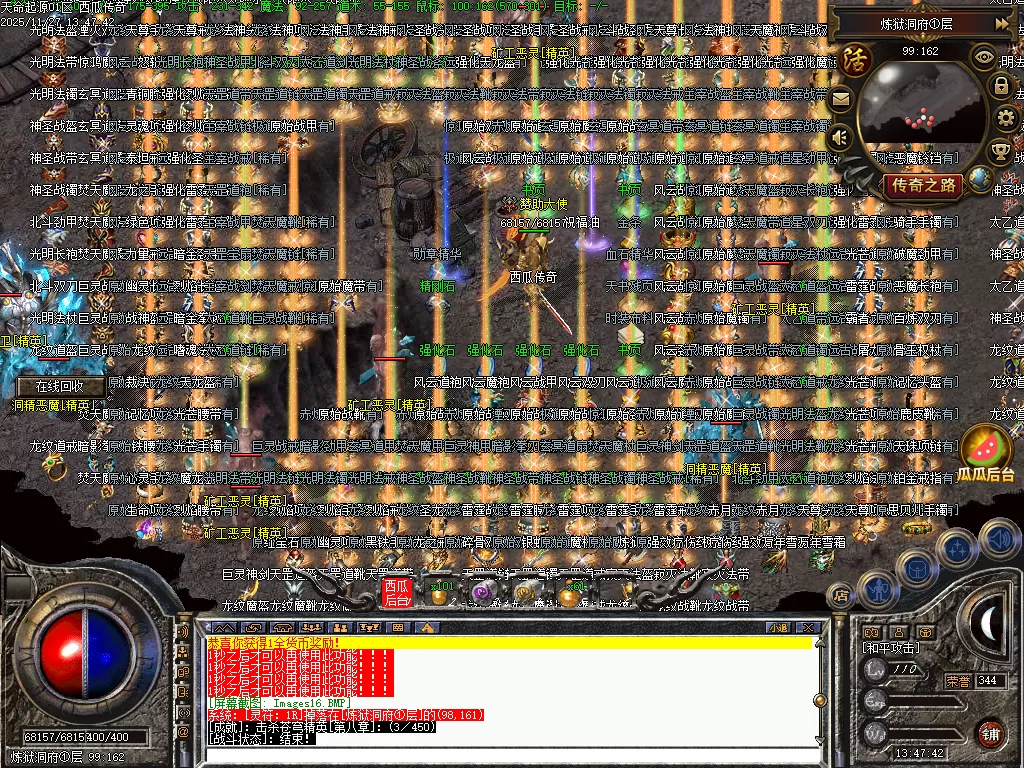The height and width of the screenshot is (768, 1024).
Task: Open the trophy rankings icon
Action: pyautogui.click(x=999, y=151)
